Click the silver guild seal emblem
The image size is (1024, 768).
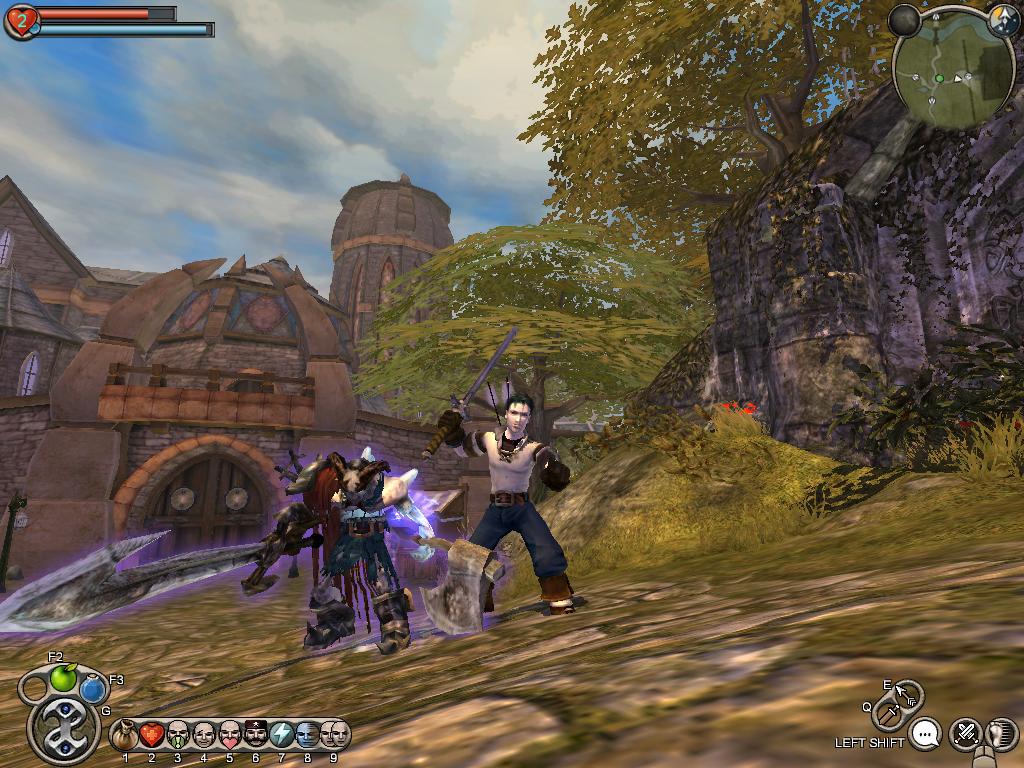tap(64, 729)
